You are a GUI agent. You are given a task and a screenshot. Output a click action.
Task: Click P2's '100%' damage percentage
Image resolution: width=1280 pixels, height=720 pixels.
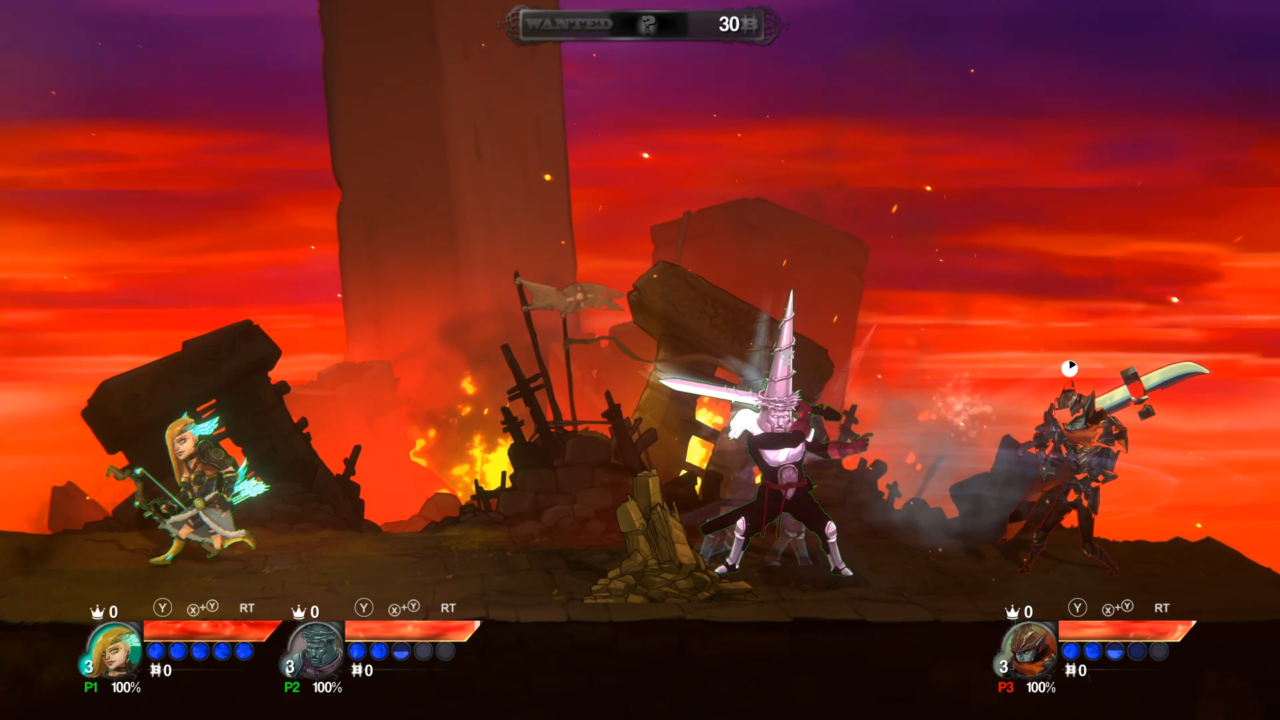point(327,686)
